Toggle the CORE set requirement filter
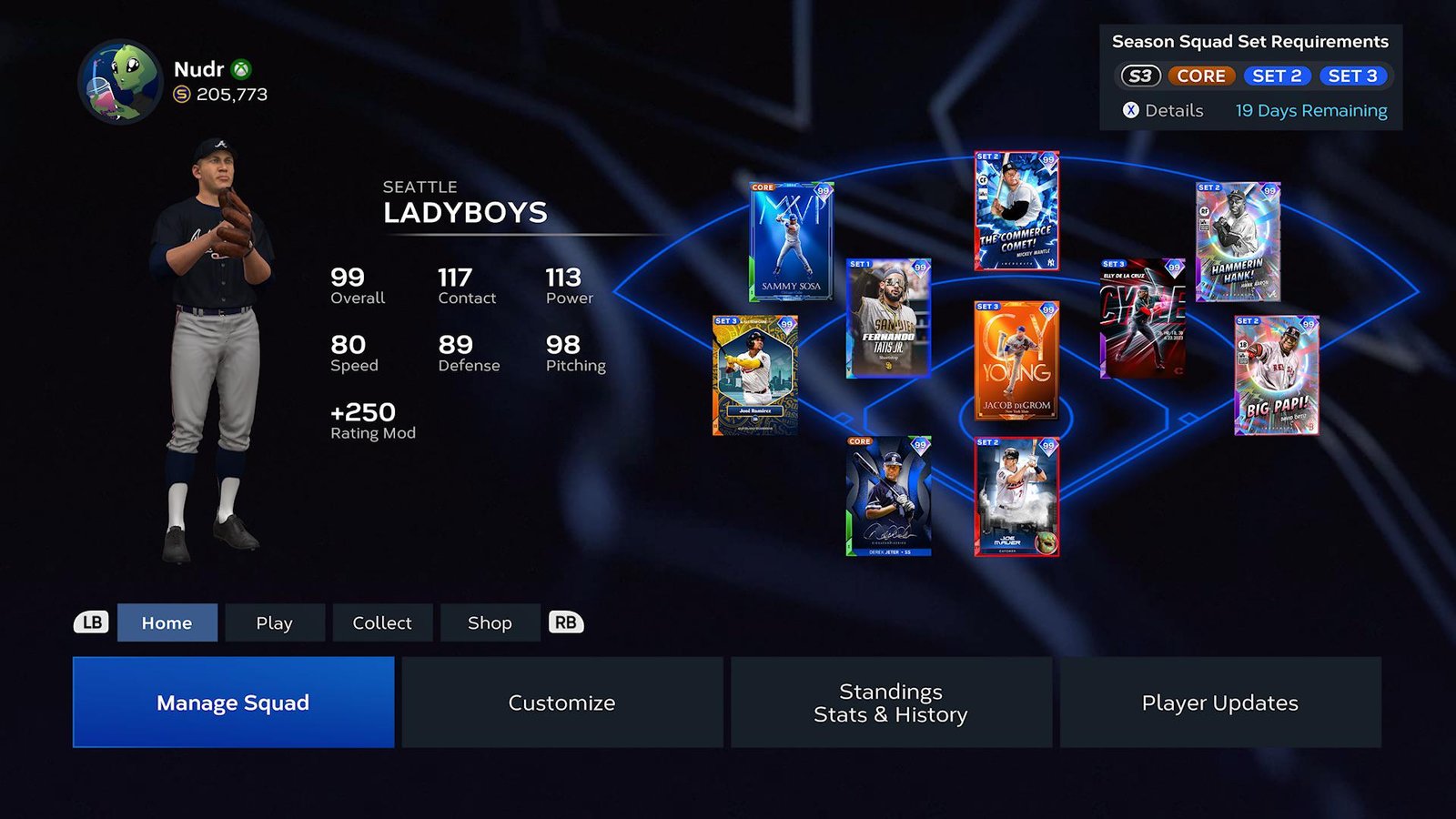 click(1201, 76)
